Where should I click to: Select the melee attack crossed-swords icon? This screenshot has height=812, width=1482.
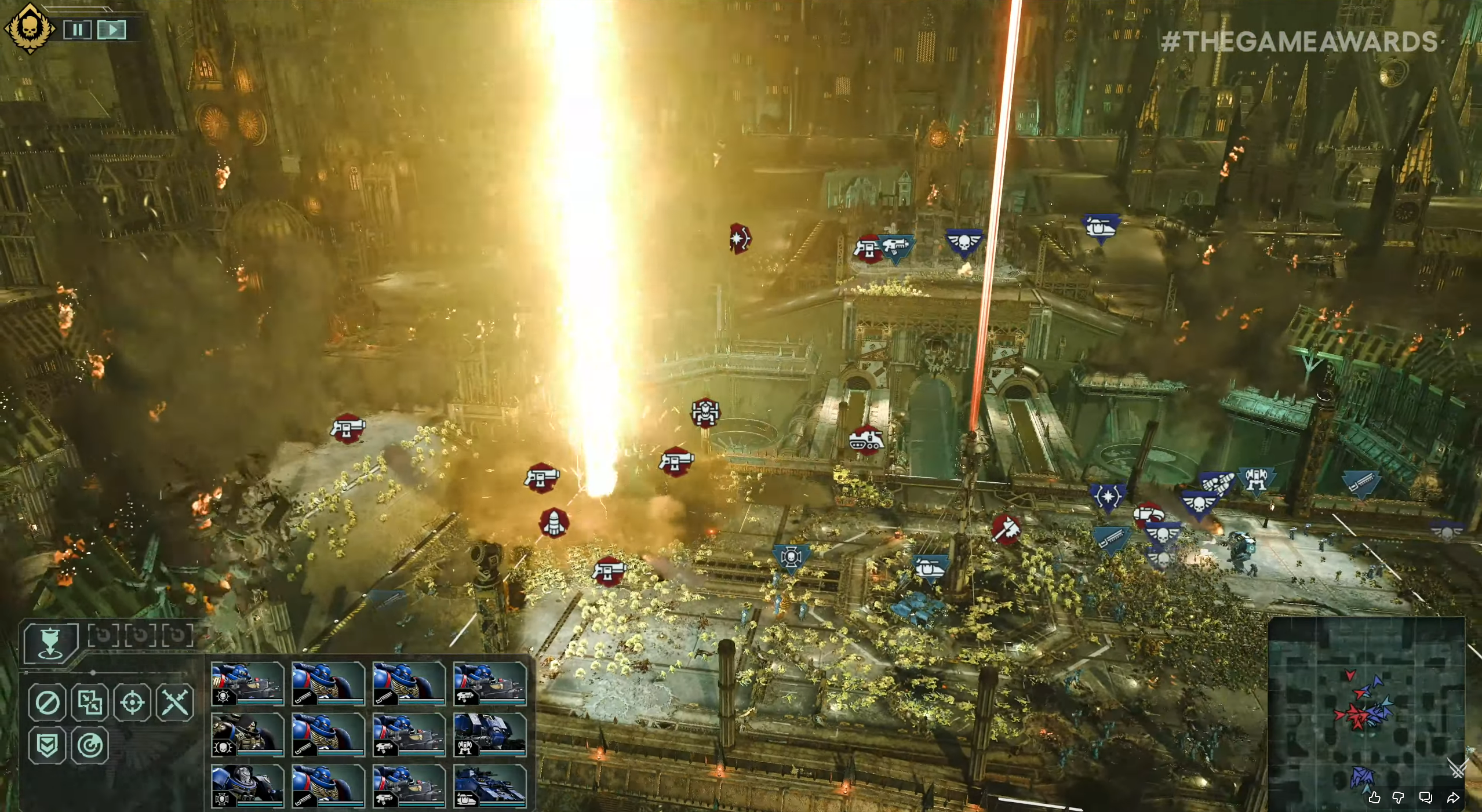174,704
